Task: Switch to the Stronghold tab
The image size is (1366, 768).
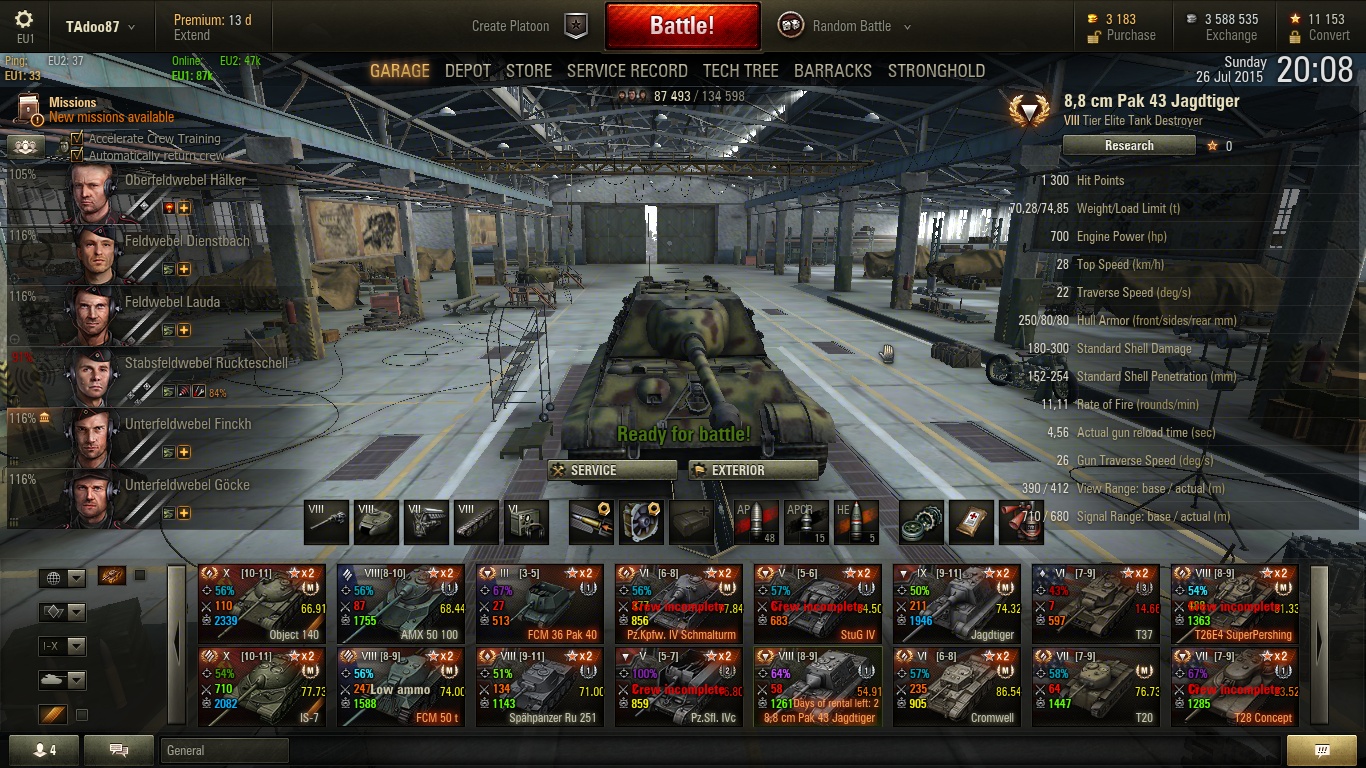Action: [x=936, y=71]
